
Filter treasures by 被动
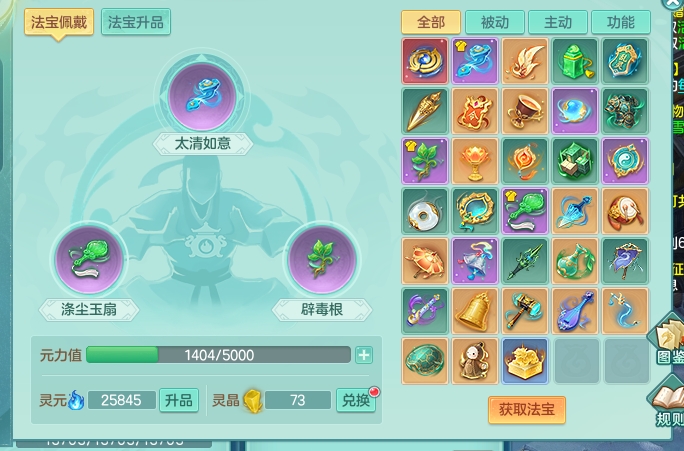pos(495,22)
